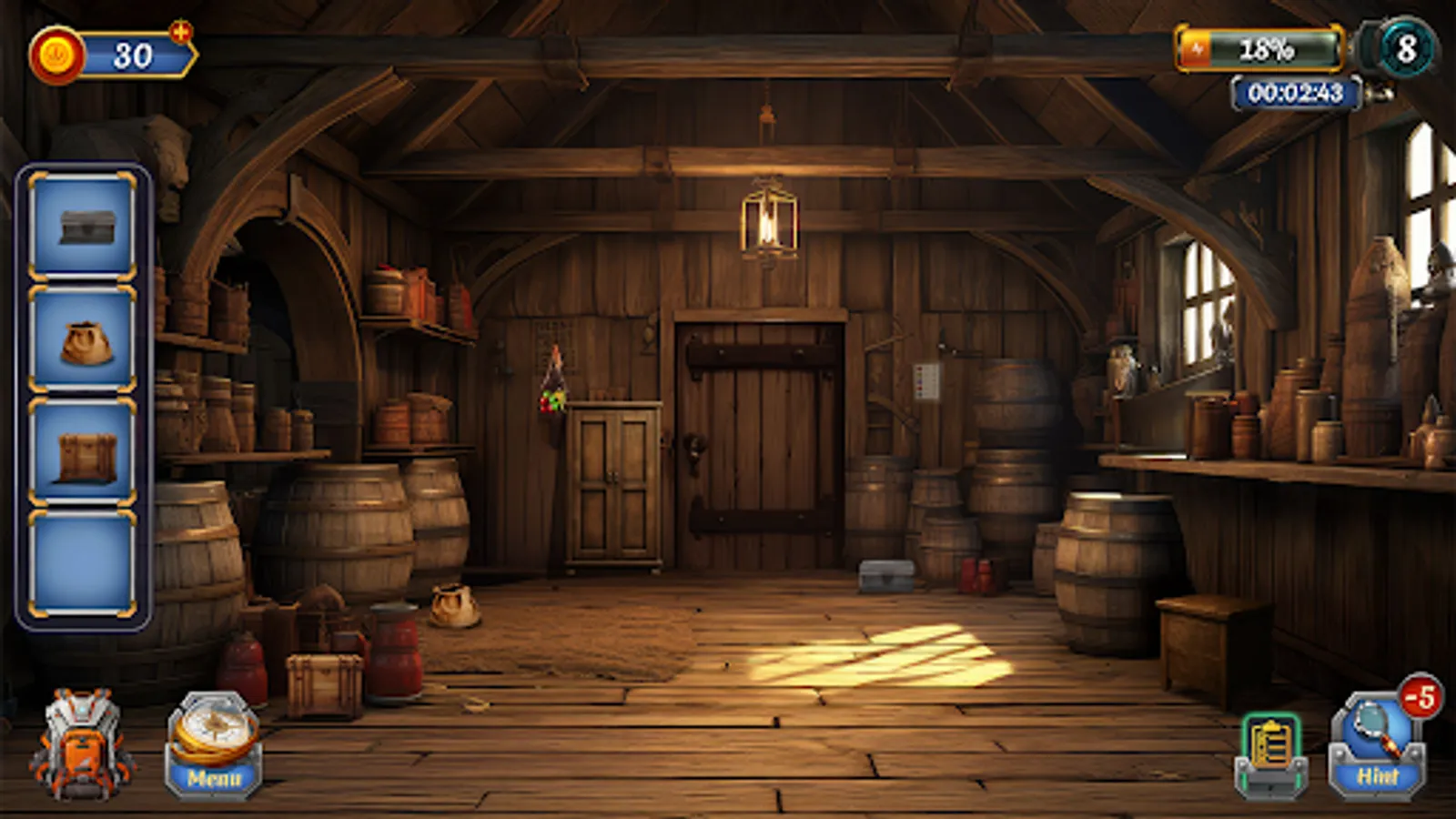Click the hanging lantern from the ceiling
The height and width of the screenshot is (819, 1456).
coord(771,220)
